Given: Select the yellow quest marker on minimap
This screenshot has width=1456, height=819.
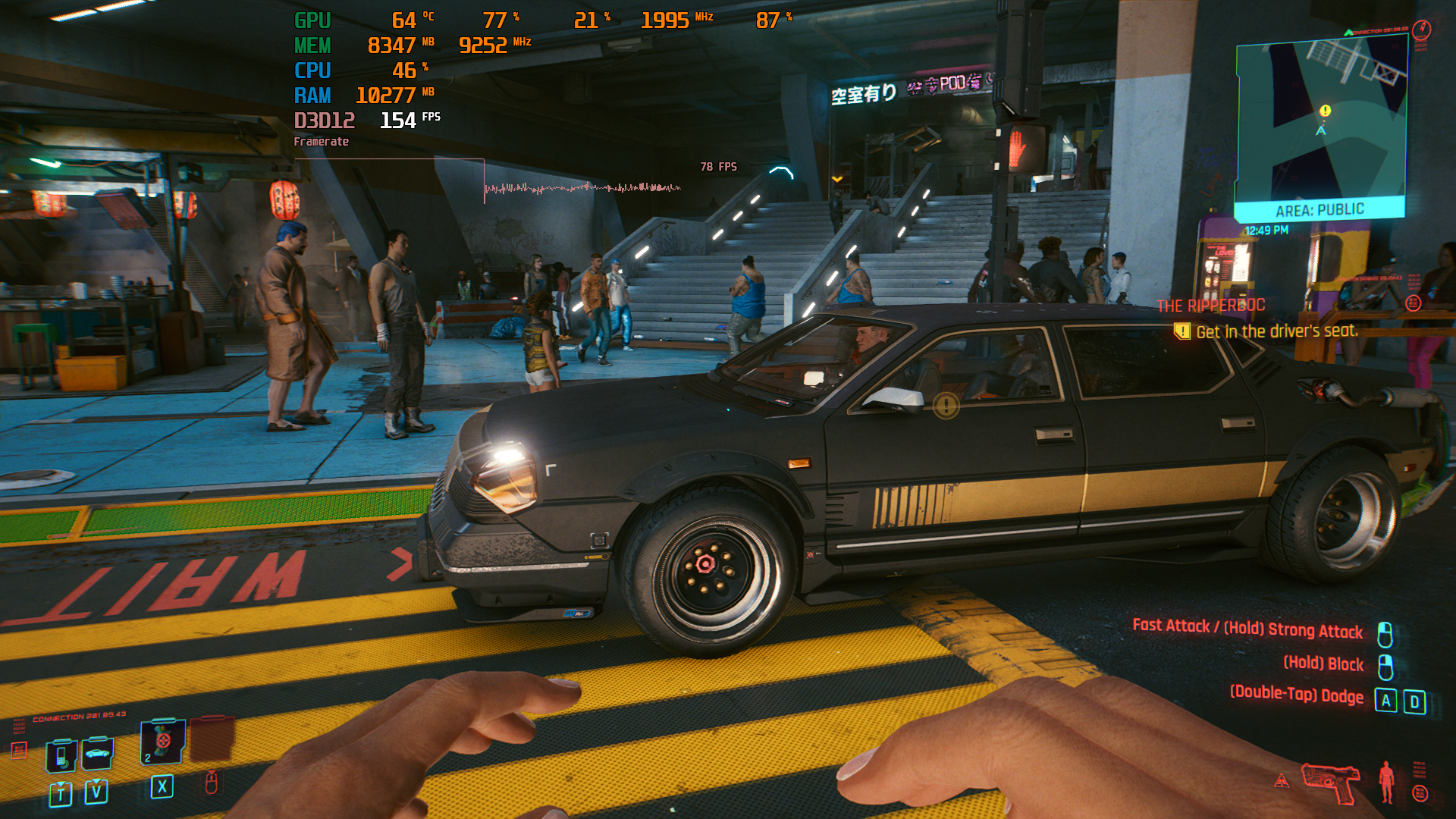Looking at the screenshot, I should pyautogui.click(x=1325, y=111).
